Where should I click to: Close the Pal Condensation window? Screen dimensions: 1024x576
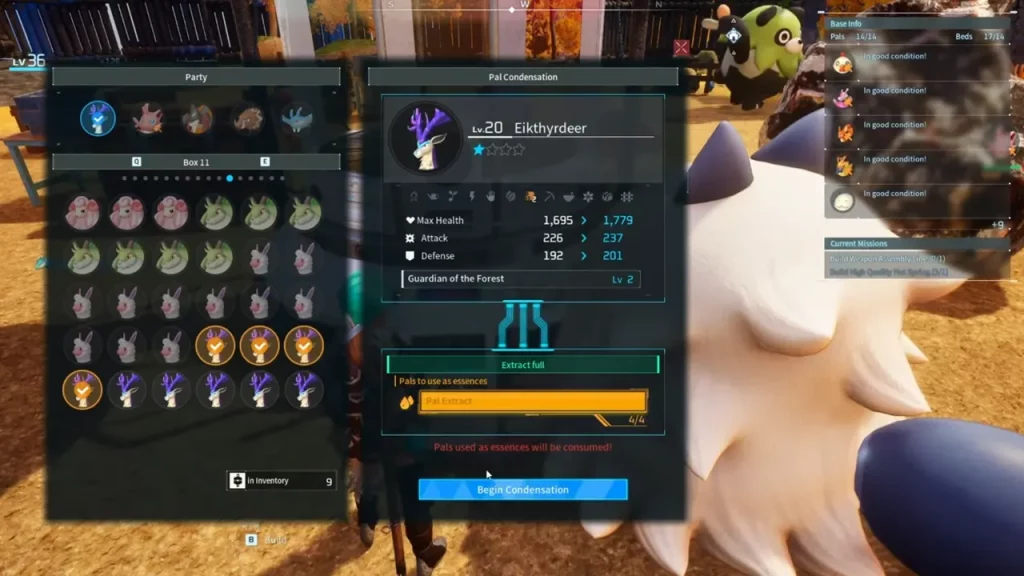[x=681, y=47]
